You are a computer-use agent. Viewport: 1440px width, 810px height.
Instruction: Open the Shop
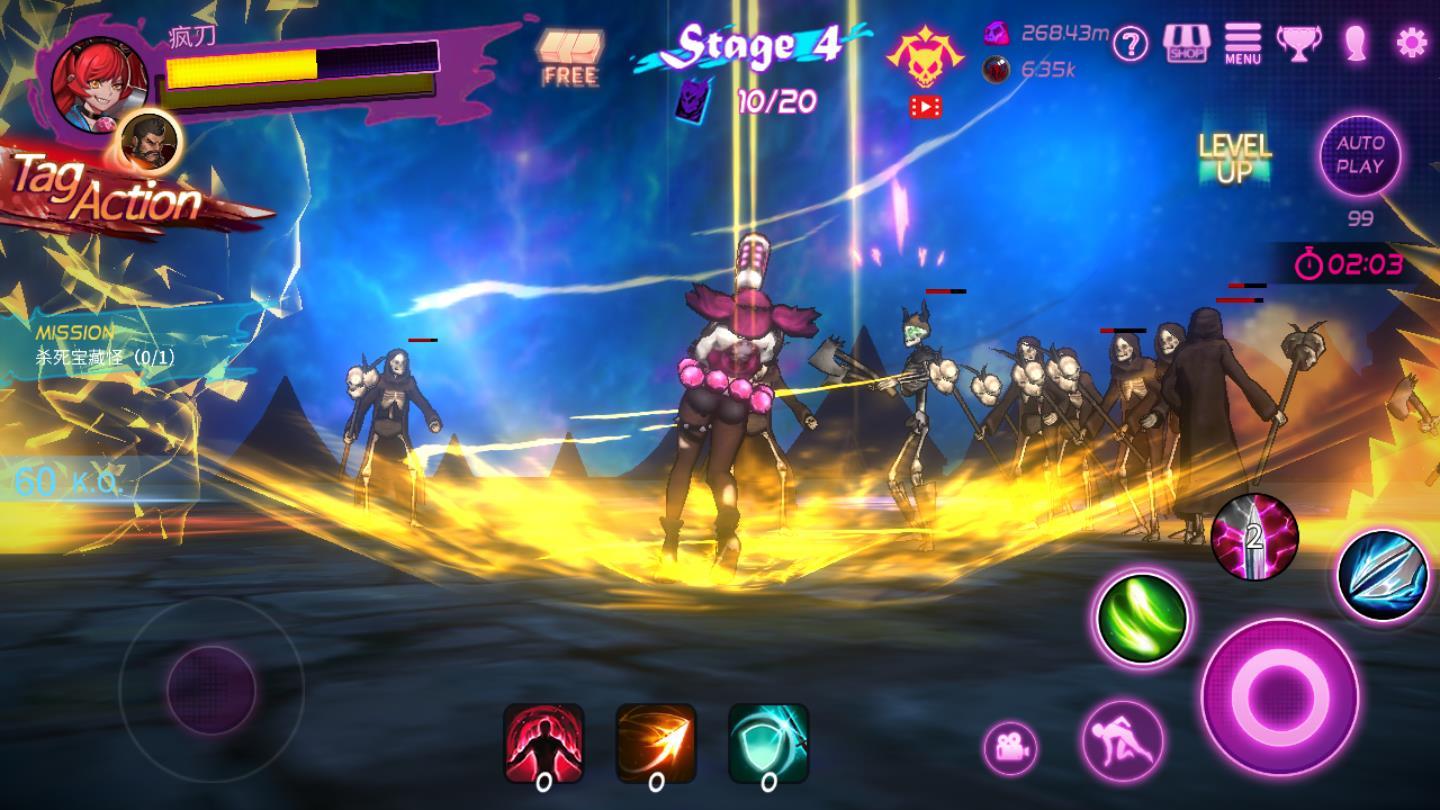point(1186,44)
